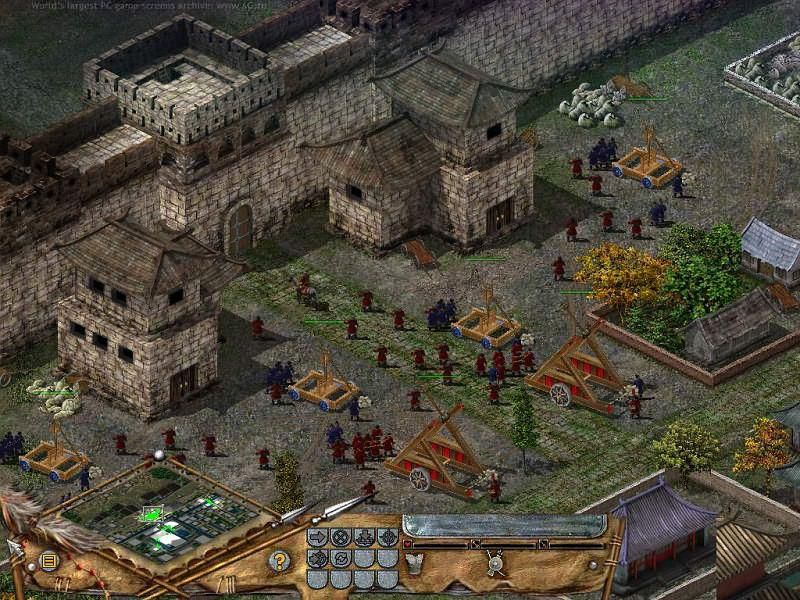This screenshot has height=600, width=800.
Task: Activate the crossed-circle stop command
Action: pyautogui.click(x=341, y=537)
